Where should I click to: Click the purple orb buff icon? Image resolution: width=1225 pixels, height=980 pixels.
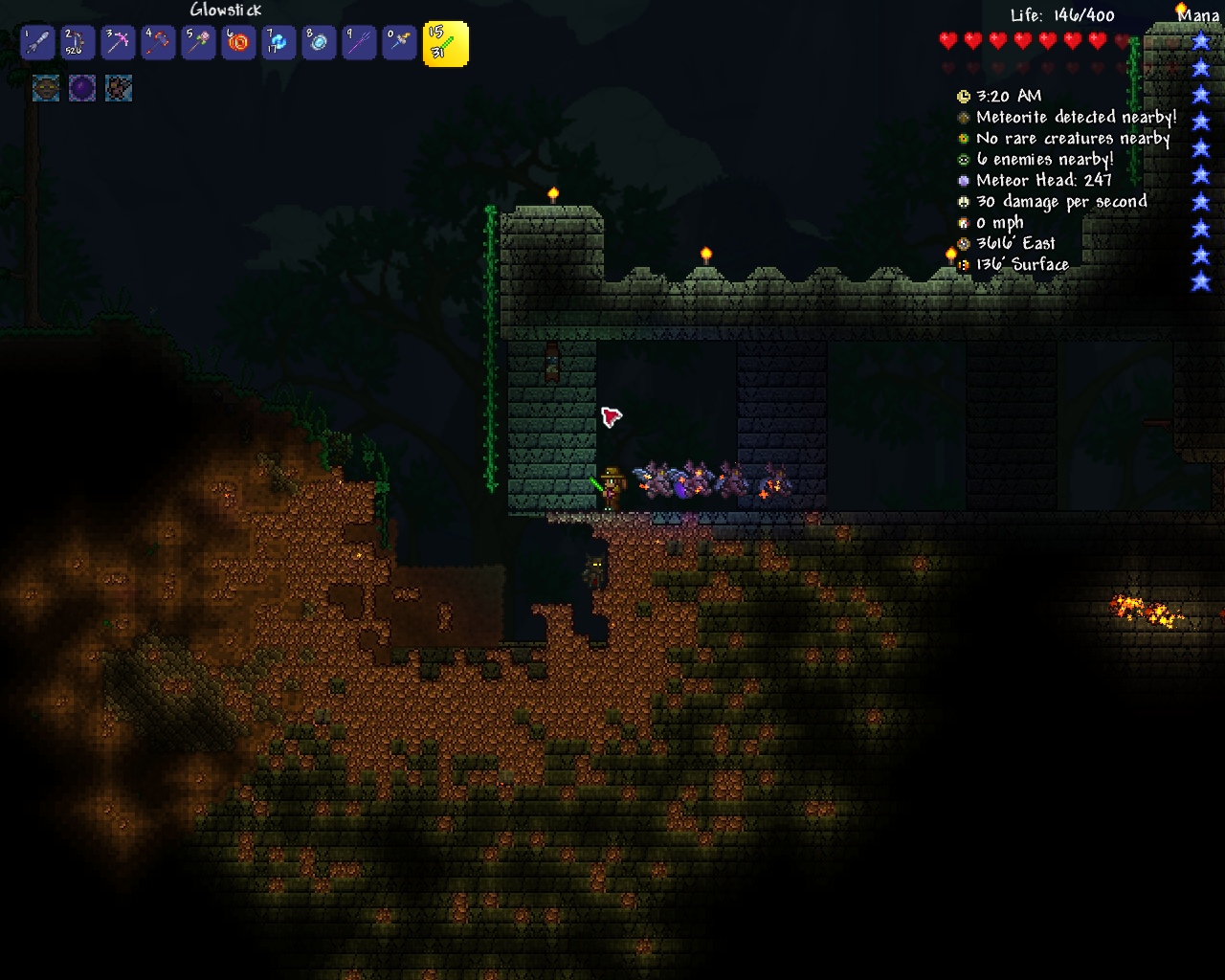pyautogui.click(x=82, y=88)
